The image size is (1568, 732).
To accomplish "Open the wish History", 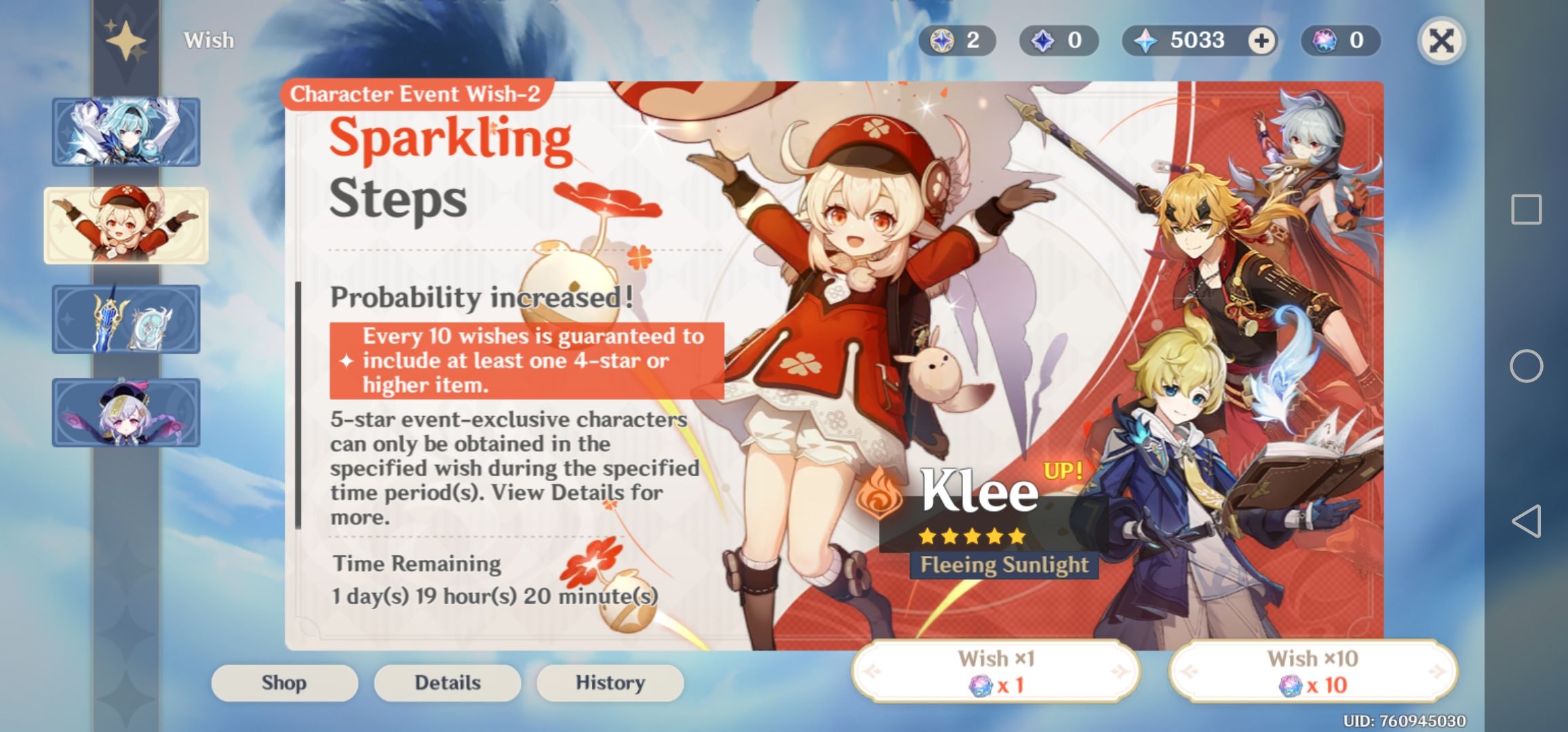I will (x=609, y=683).
